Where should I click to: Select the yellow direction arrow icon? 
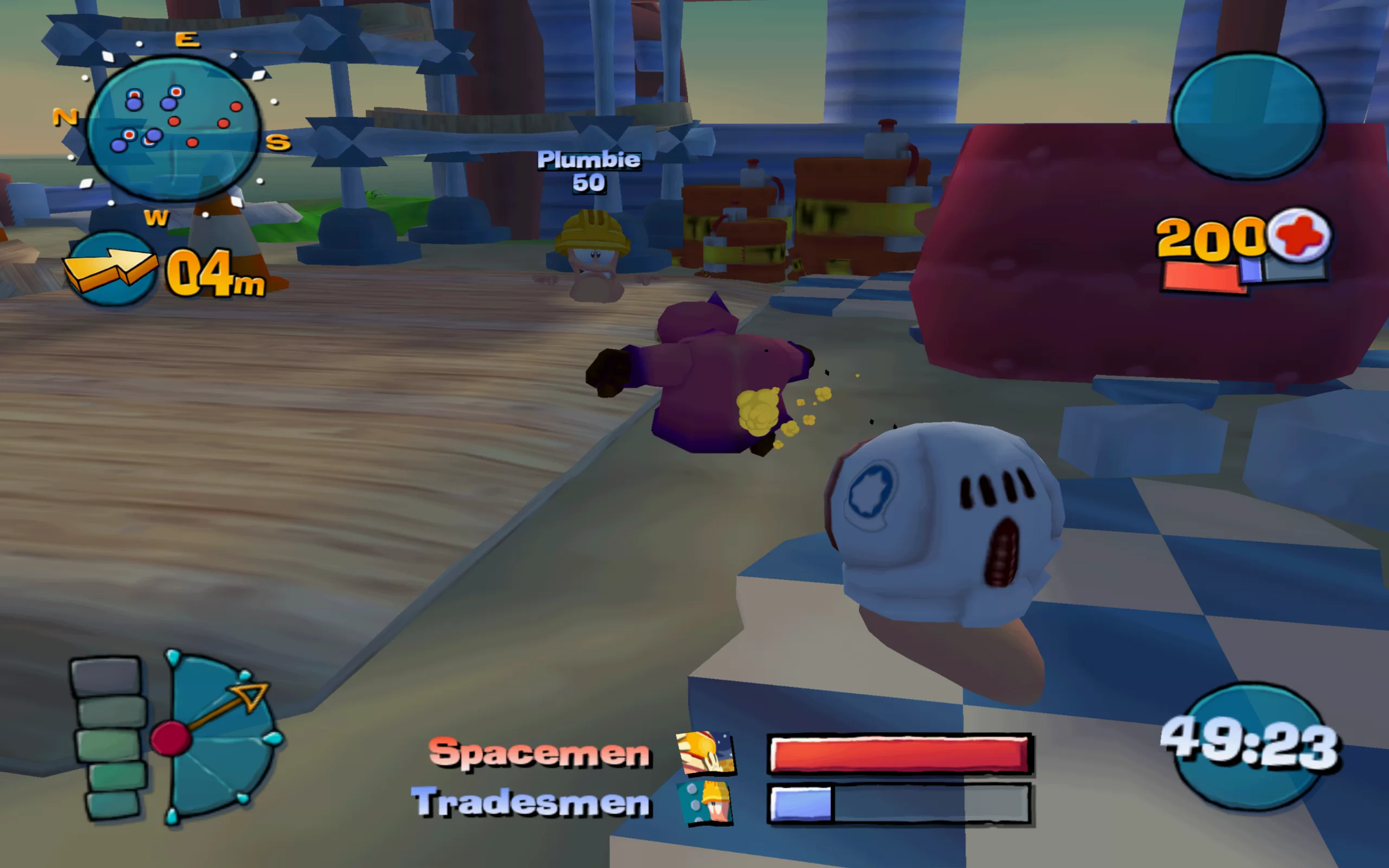[x=109, y=269]
